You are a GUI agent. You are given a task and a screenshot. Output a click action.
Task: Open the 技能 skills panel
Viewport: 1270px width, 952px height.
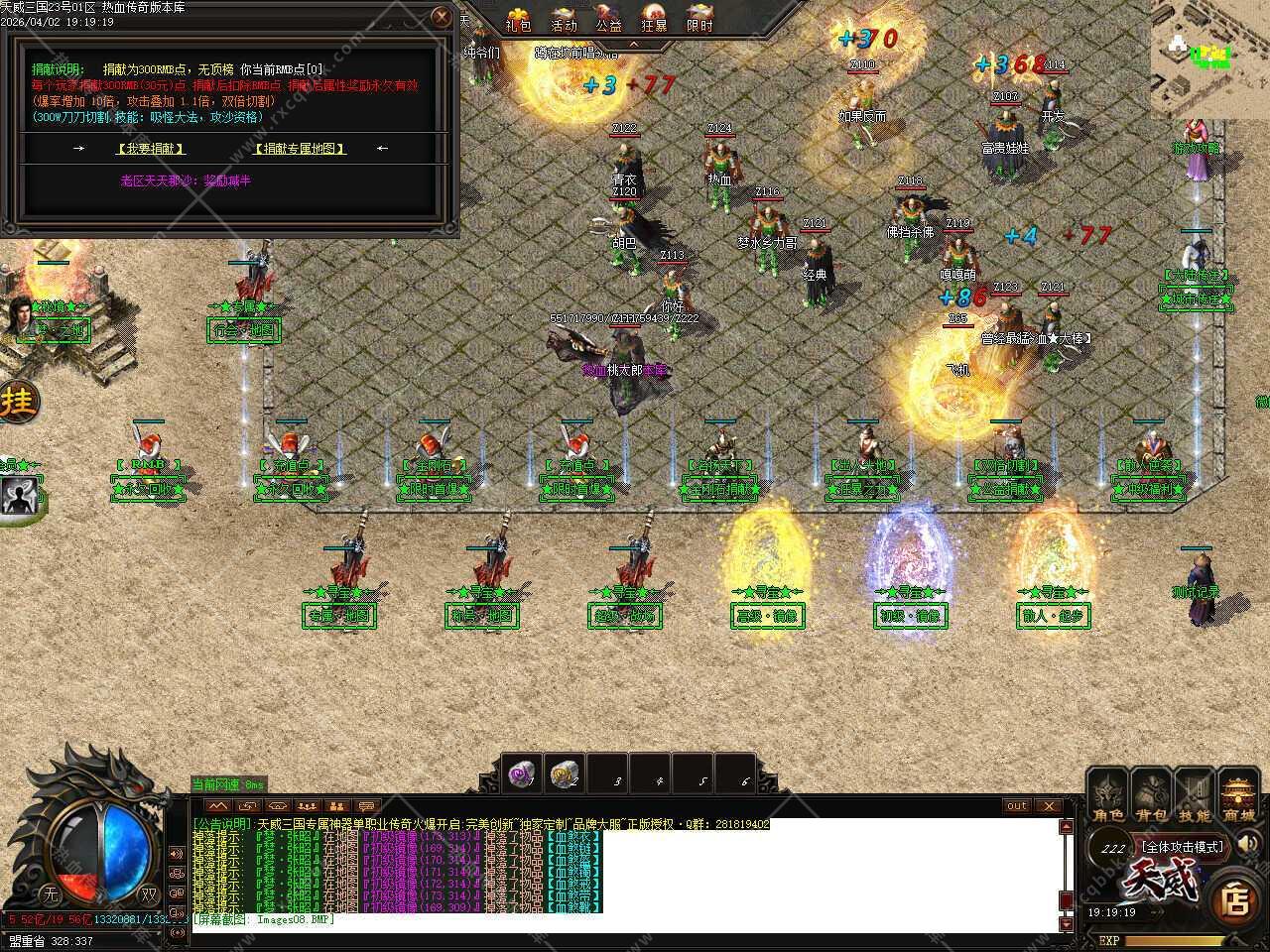click(1195, 798)
